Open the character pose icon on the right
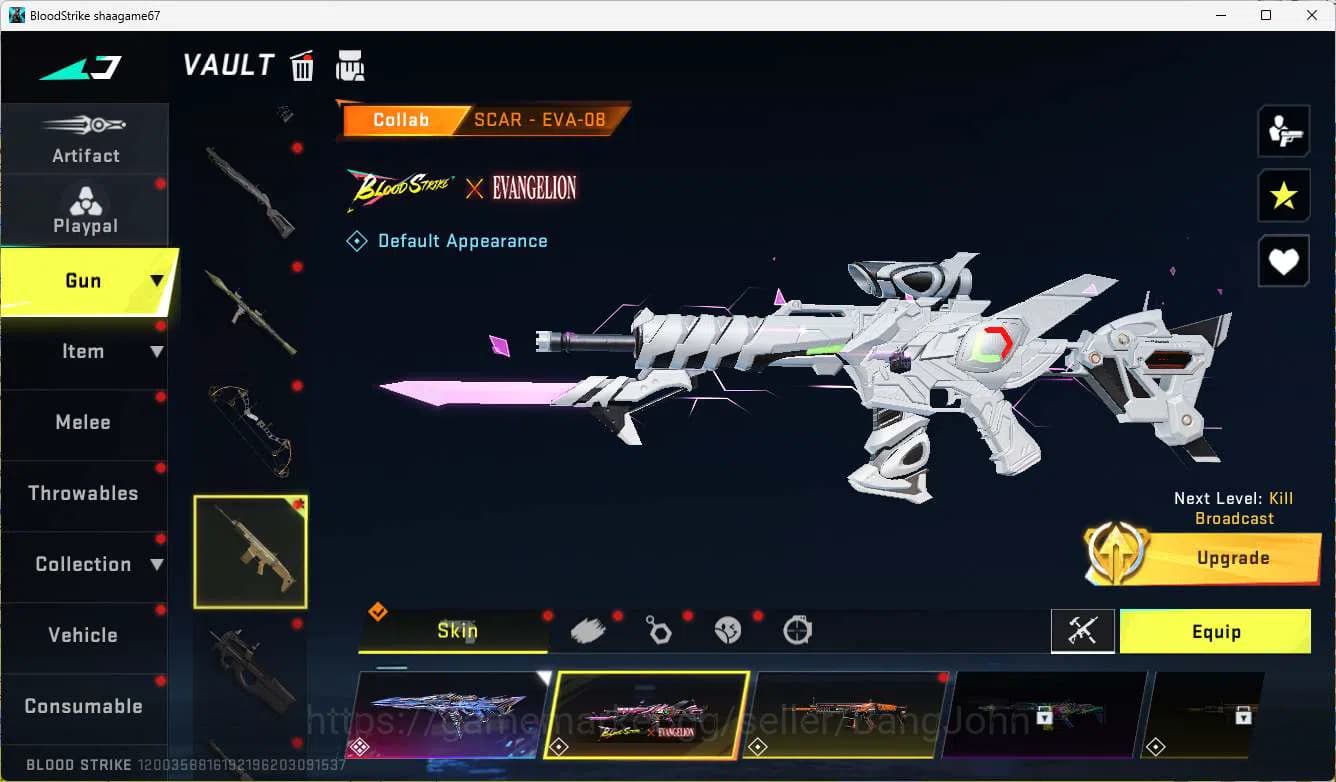The height and width of the screenshot is (782, 1336). pyautogui.click(x=1284, y=131)
